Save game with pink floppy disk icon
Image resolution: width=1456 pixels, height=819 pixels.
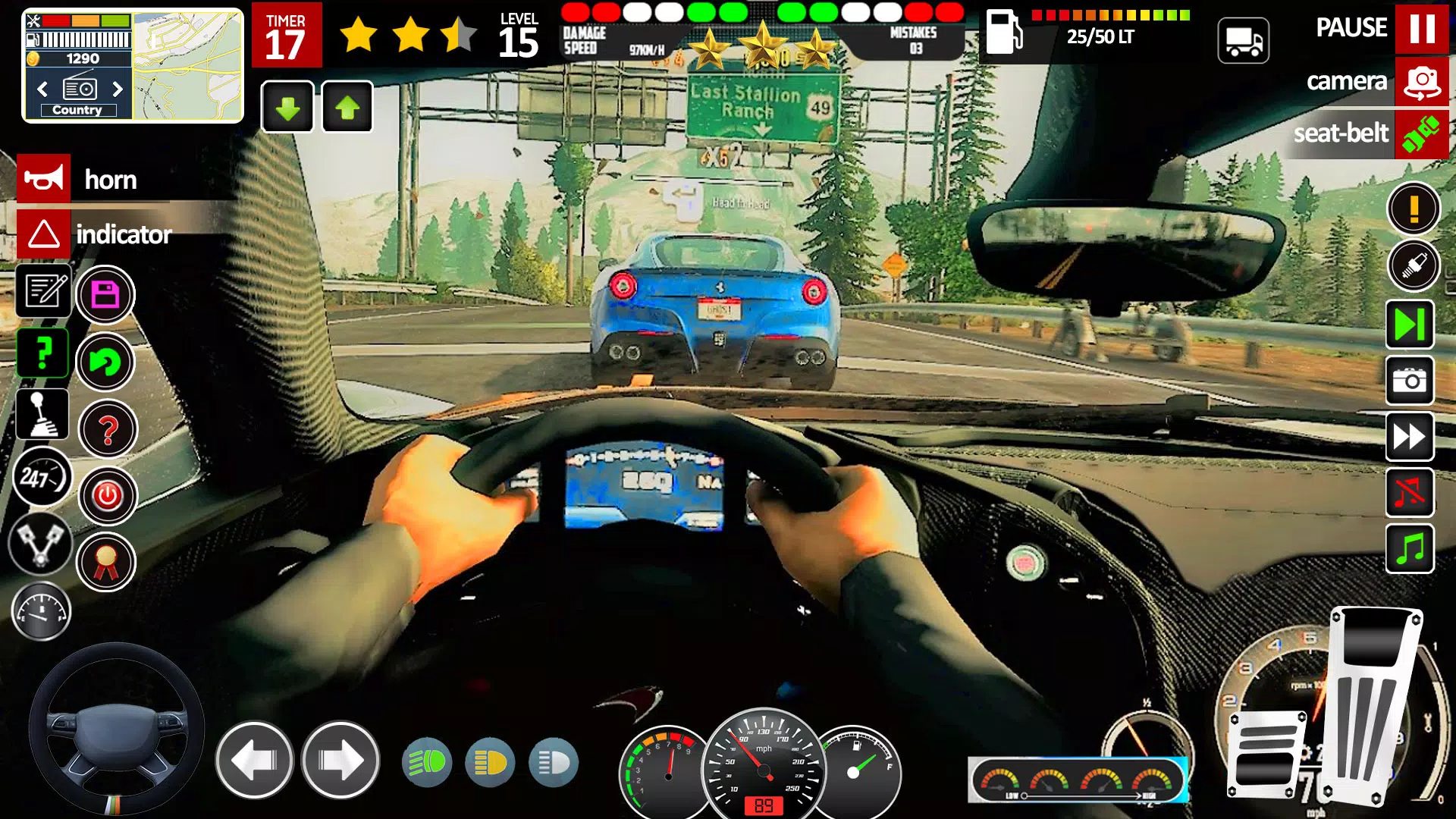tap(105, 295)
